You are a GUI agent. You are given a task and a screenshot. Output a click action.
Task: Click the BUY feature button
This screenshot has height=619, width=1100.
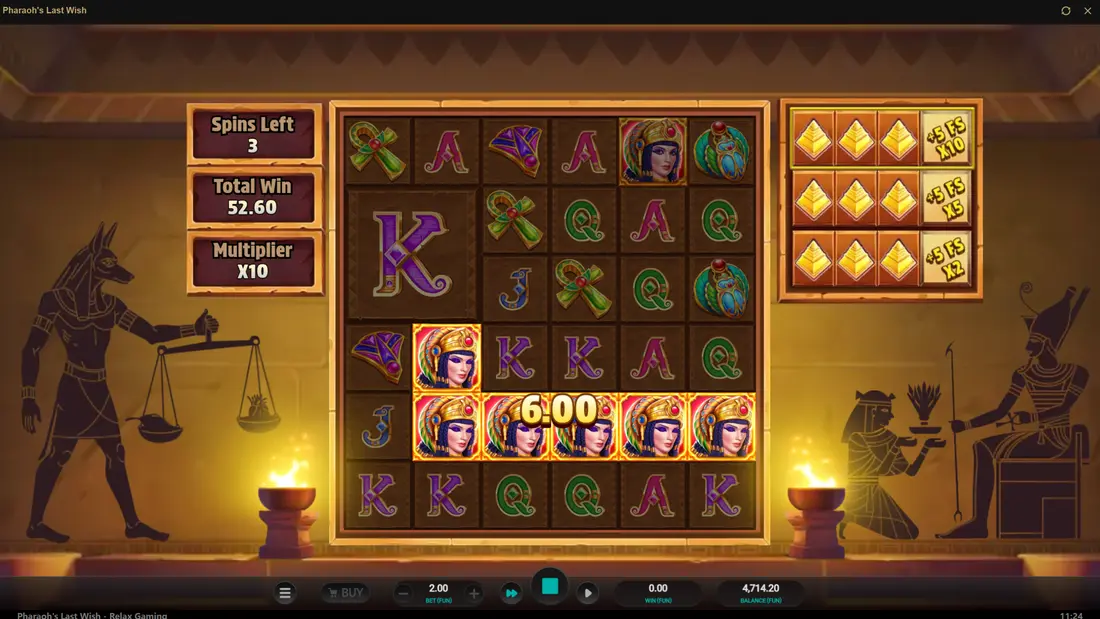pos(344,593)
